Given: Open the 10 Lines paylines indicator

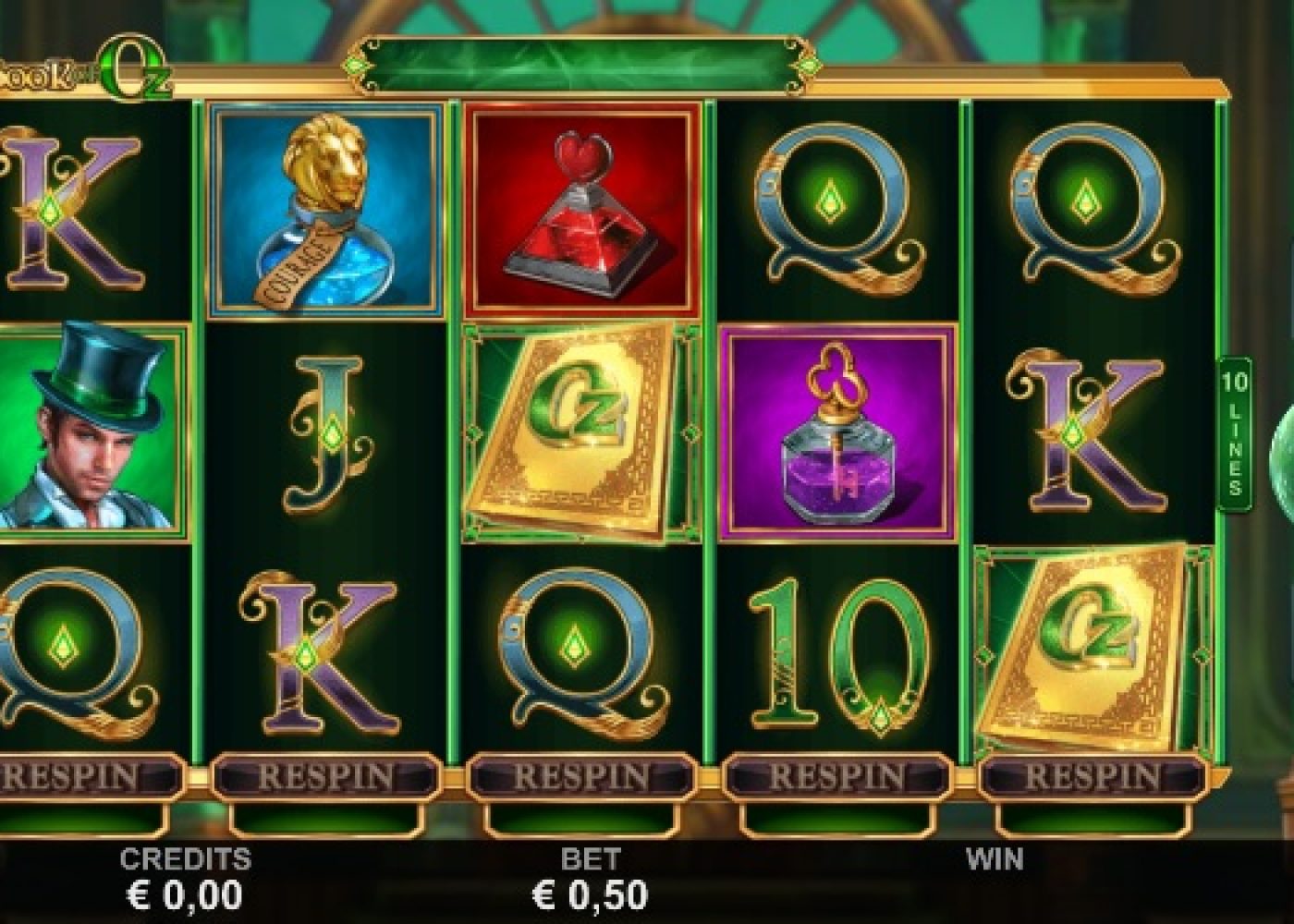Looking at the screenshot, I should 1235,433.
